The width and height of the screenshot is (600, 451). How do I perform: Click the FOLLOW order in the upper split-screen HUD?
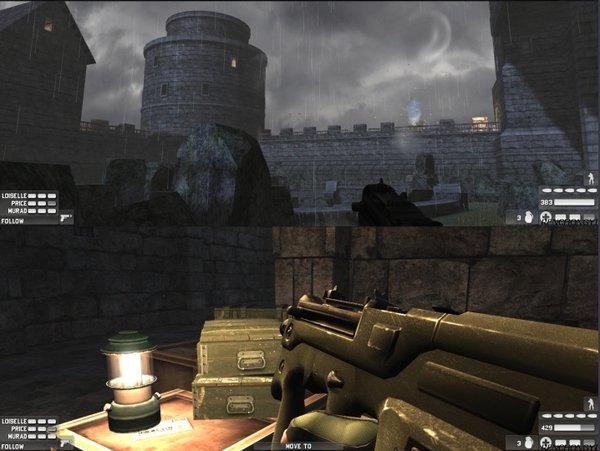(12, 220)
